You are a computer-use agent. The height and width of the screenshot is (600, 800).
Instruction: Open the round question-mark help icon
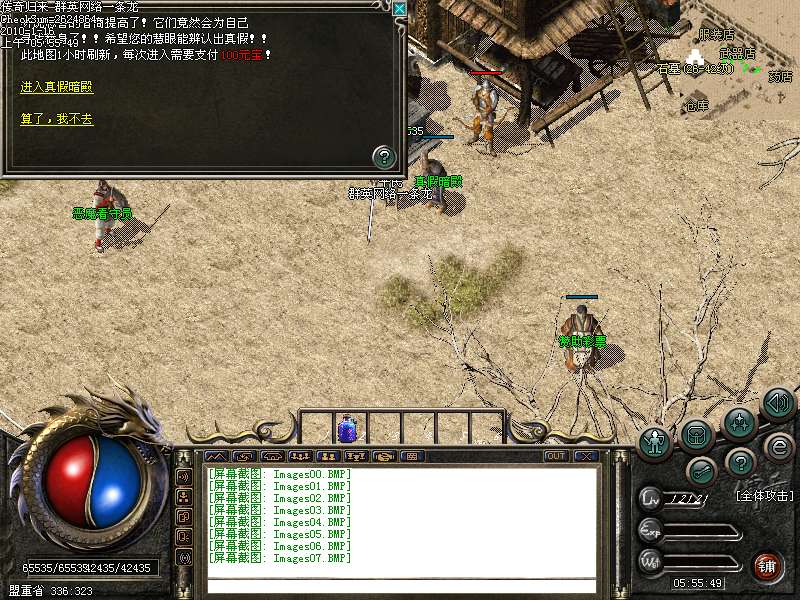(x=739, y=462)
